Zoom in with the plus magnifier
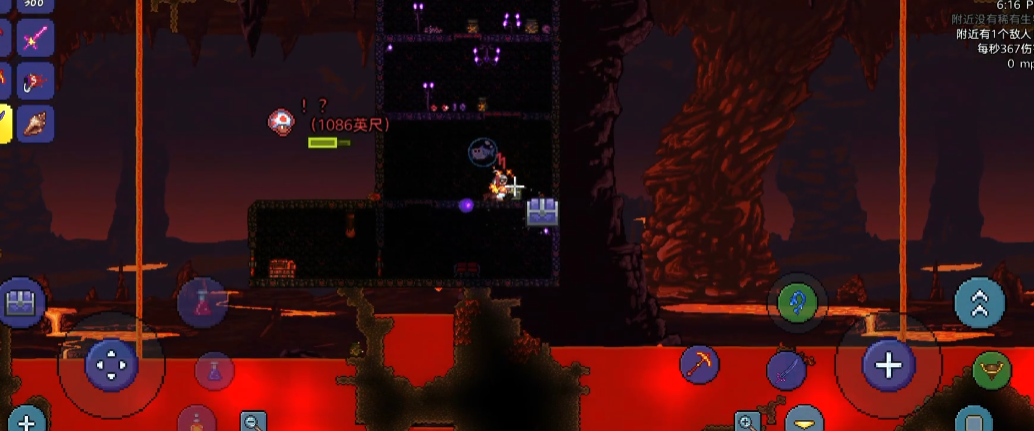Image resolution: width=1034 pixels, height=431 pixels. click(x=748, y=421)
